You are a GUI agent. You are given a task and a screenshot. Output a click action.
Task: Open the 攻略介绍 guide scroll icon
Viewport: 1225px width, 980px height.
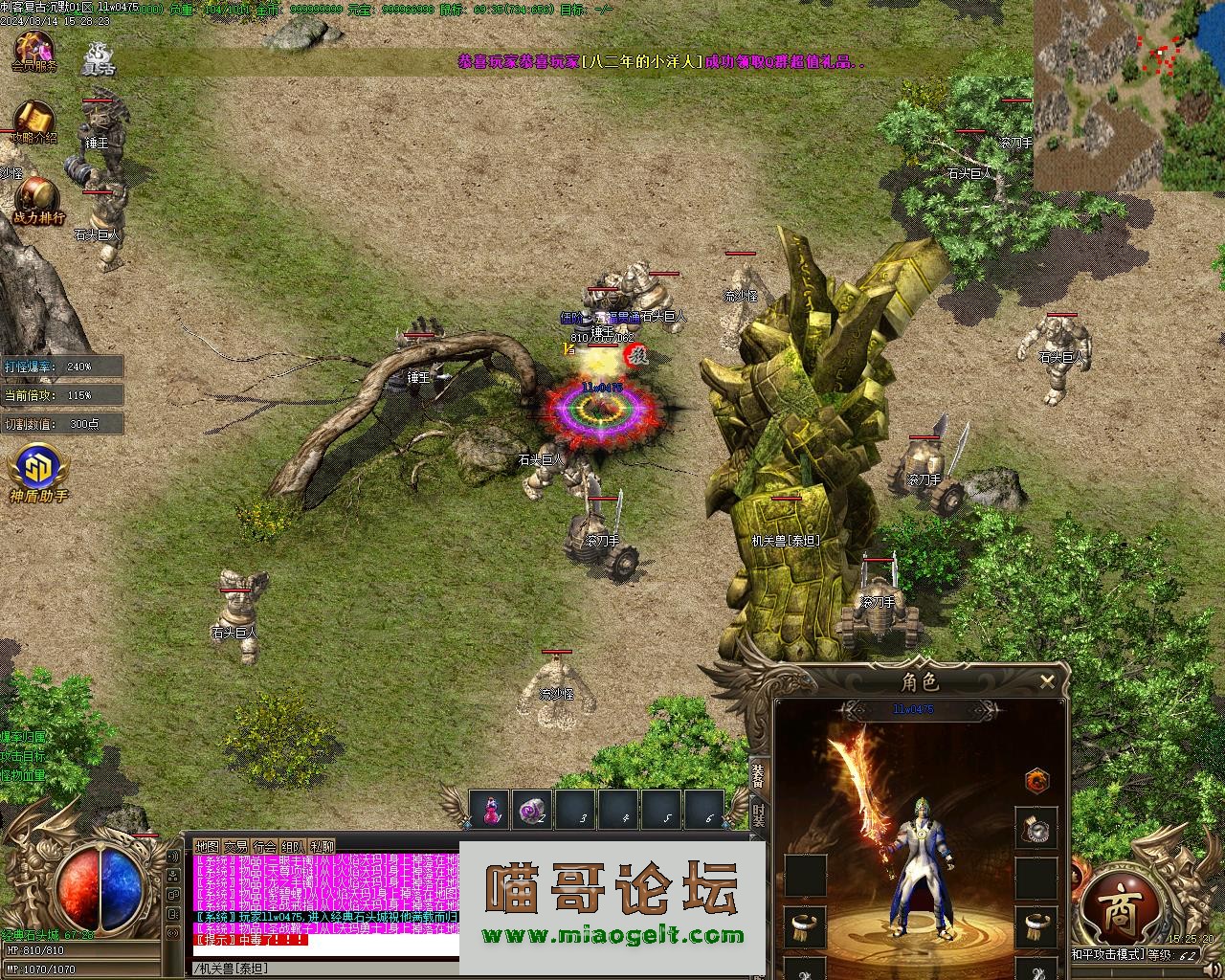pos(33,122)
